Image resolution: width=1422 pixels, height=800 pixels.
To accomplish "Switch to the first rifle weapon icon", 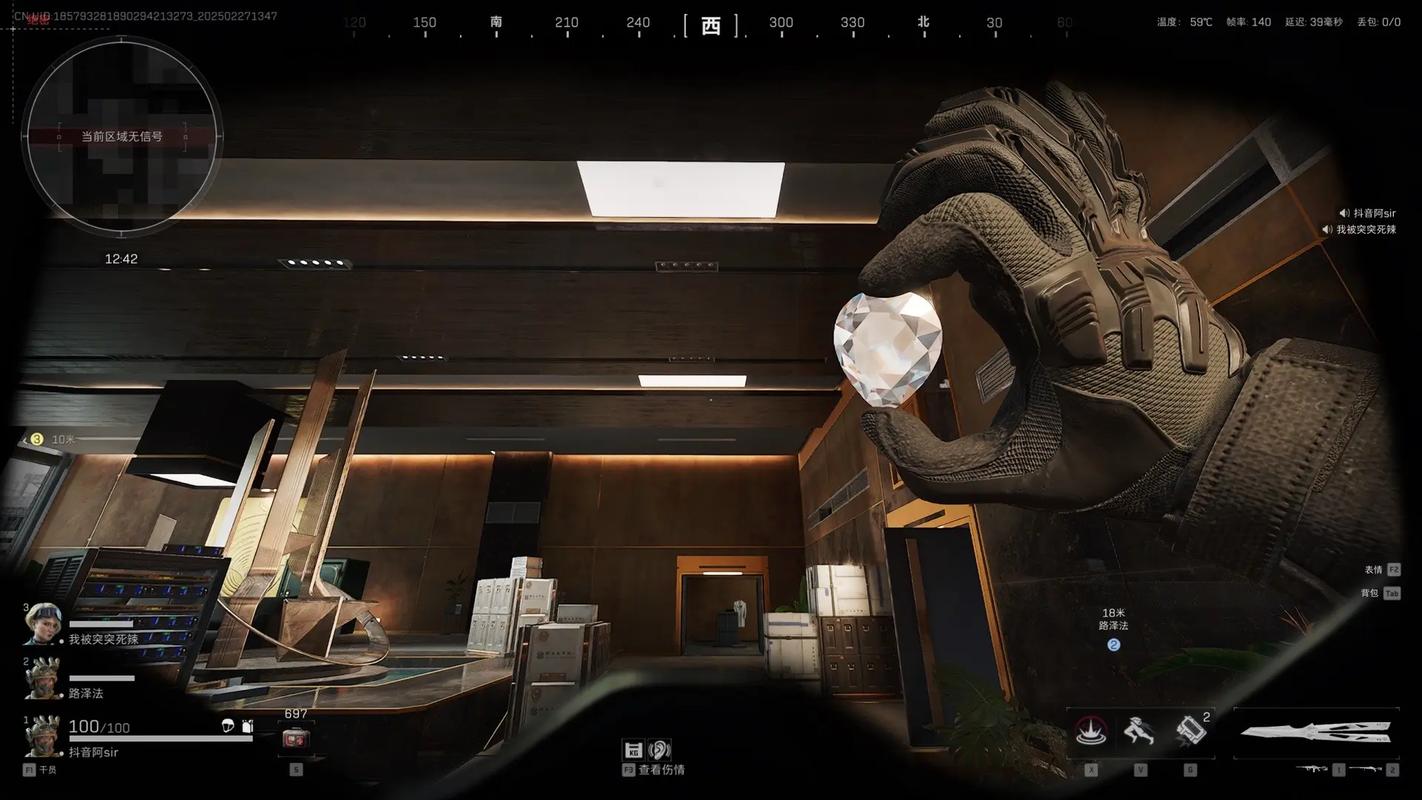I will [x=1310, y=769].
